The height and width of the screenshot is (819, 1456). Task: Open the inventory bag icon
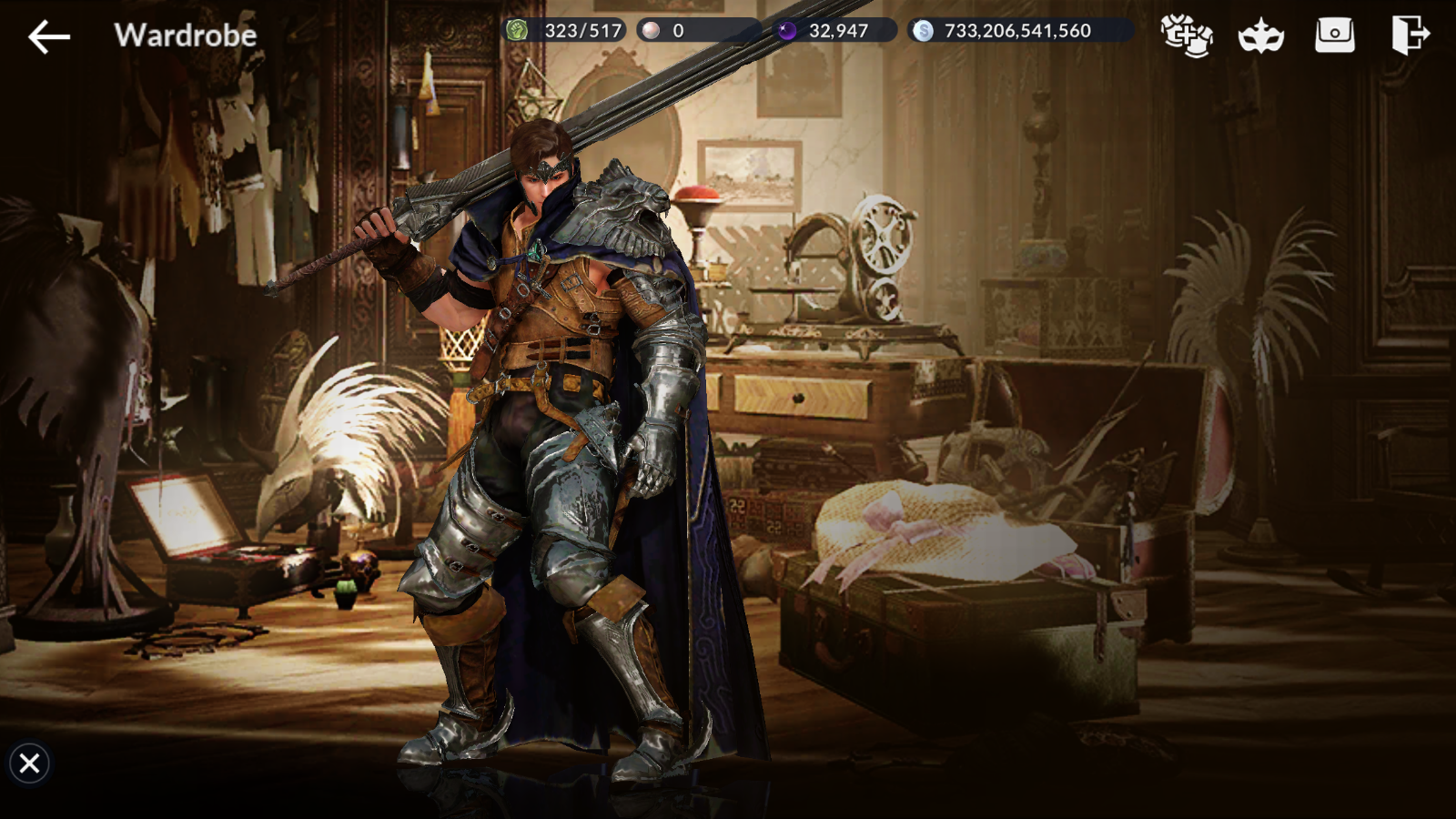(x=1334, y=35)
